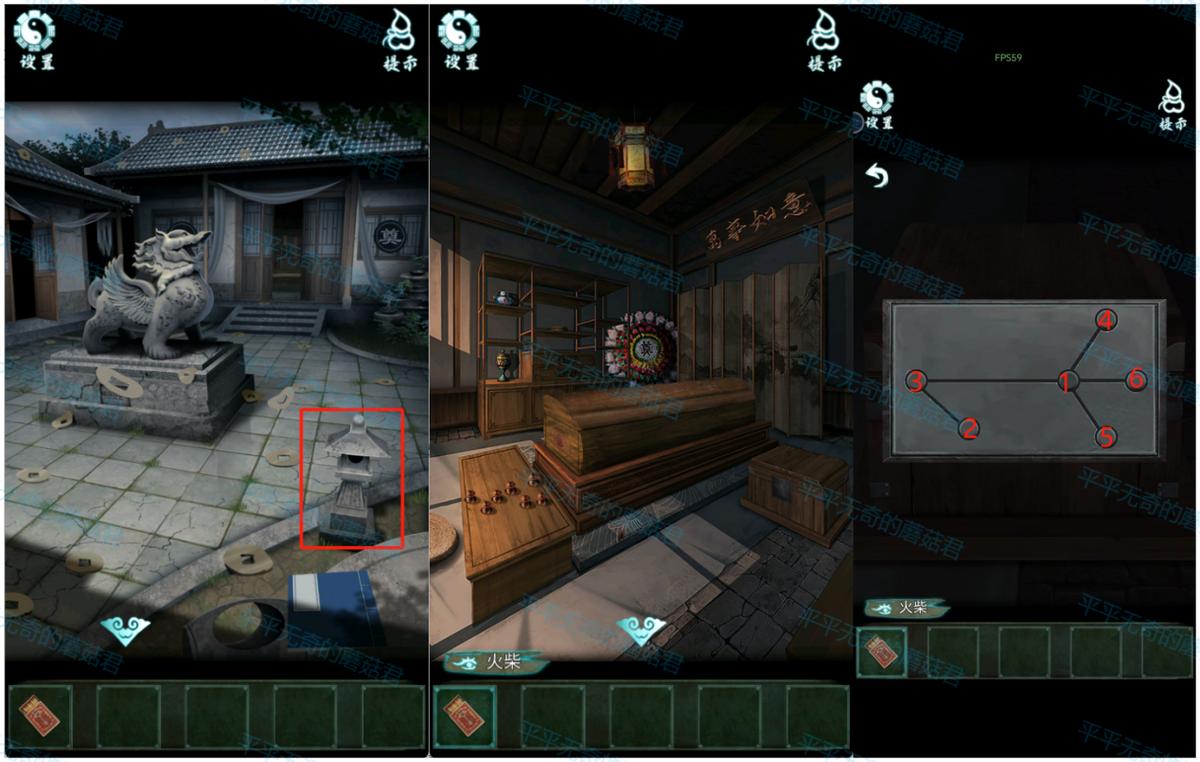Select the matches item in the puzzle view inventory

[x=883, y=652]
